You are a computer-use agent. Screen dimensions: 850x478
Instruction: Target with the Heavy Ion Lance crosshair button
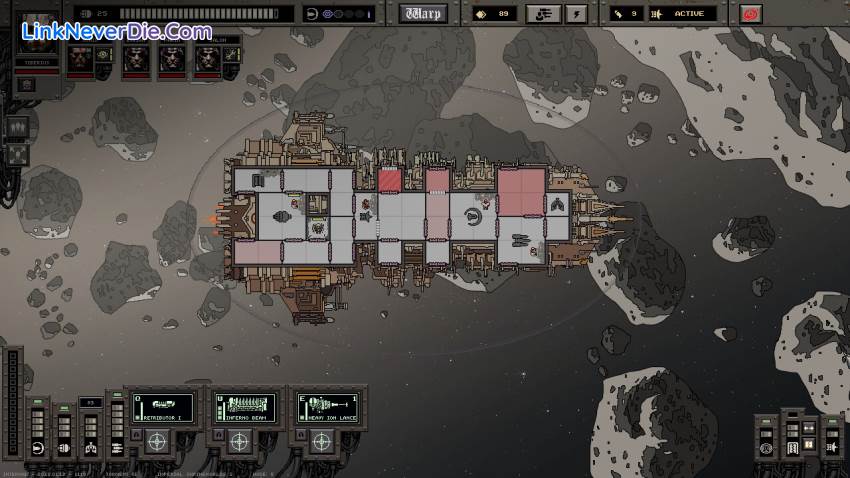(321, 440)
